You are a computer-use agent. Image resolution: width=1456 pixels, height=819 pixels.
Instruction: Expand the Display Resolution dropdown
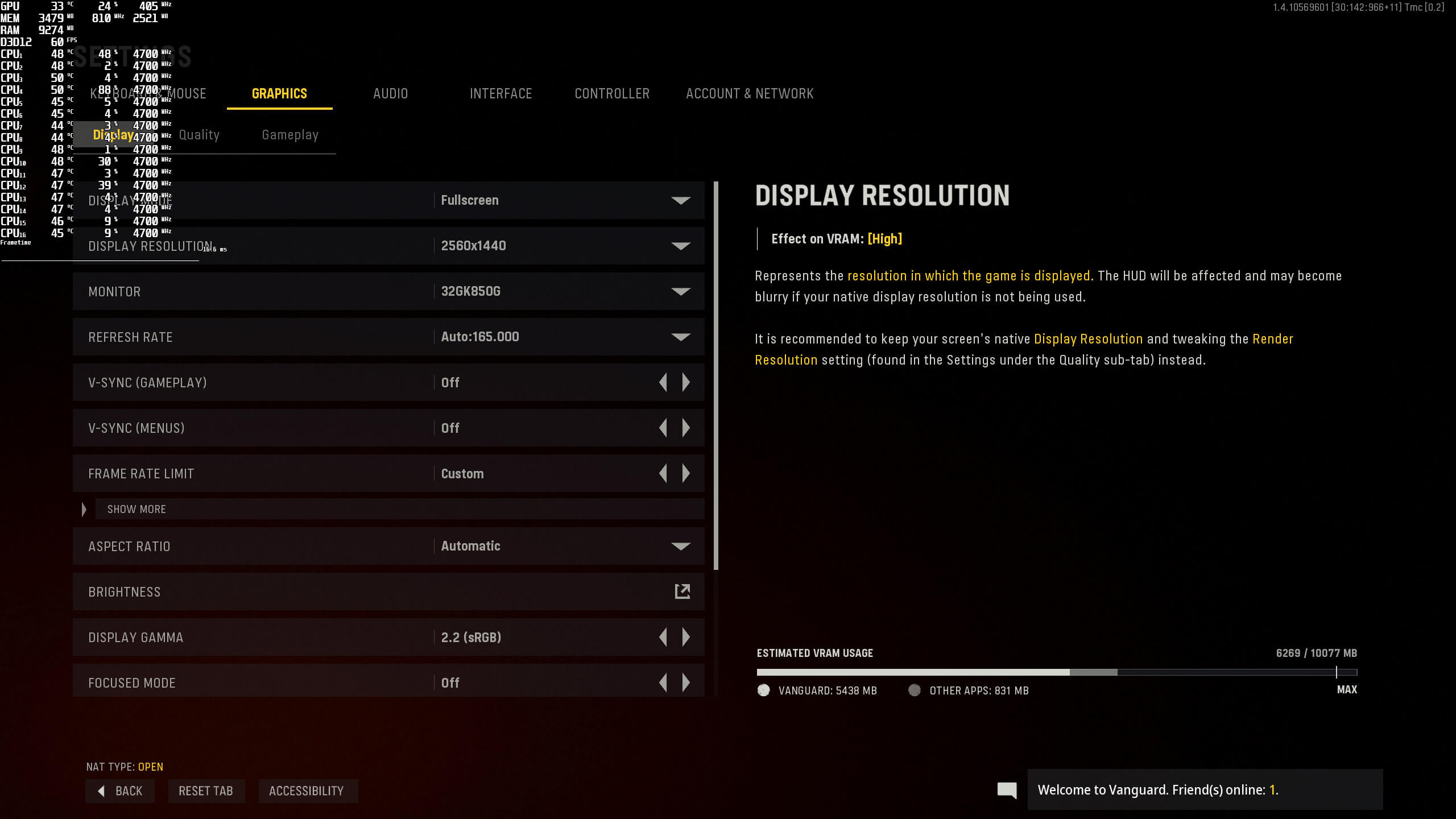click(x=680, y=246)
